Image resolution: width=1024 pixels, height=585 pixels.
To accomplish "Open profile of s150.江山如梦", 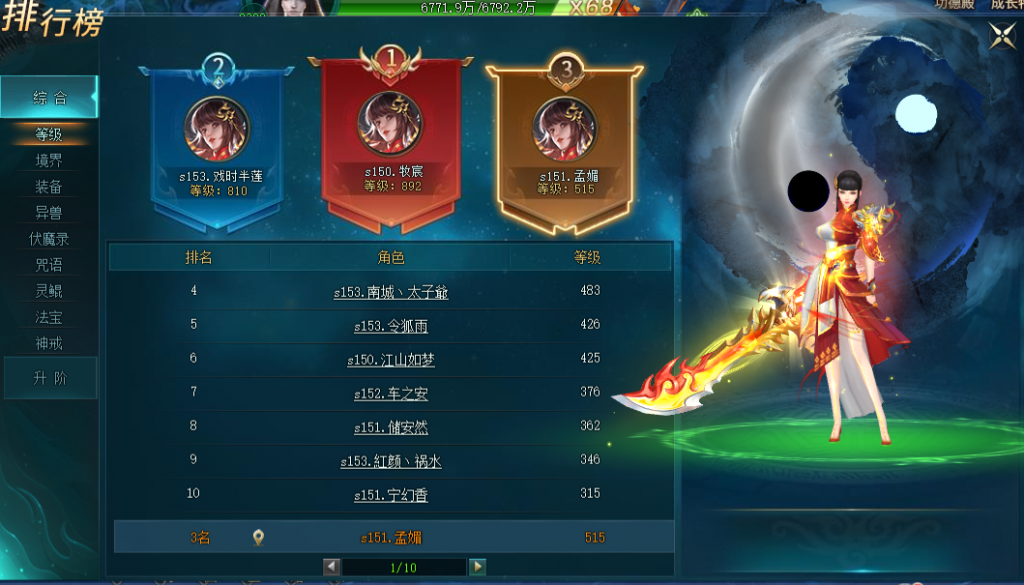I will 391,360.
